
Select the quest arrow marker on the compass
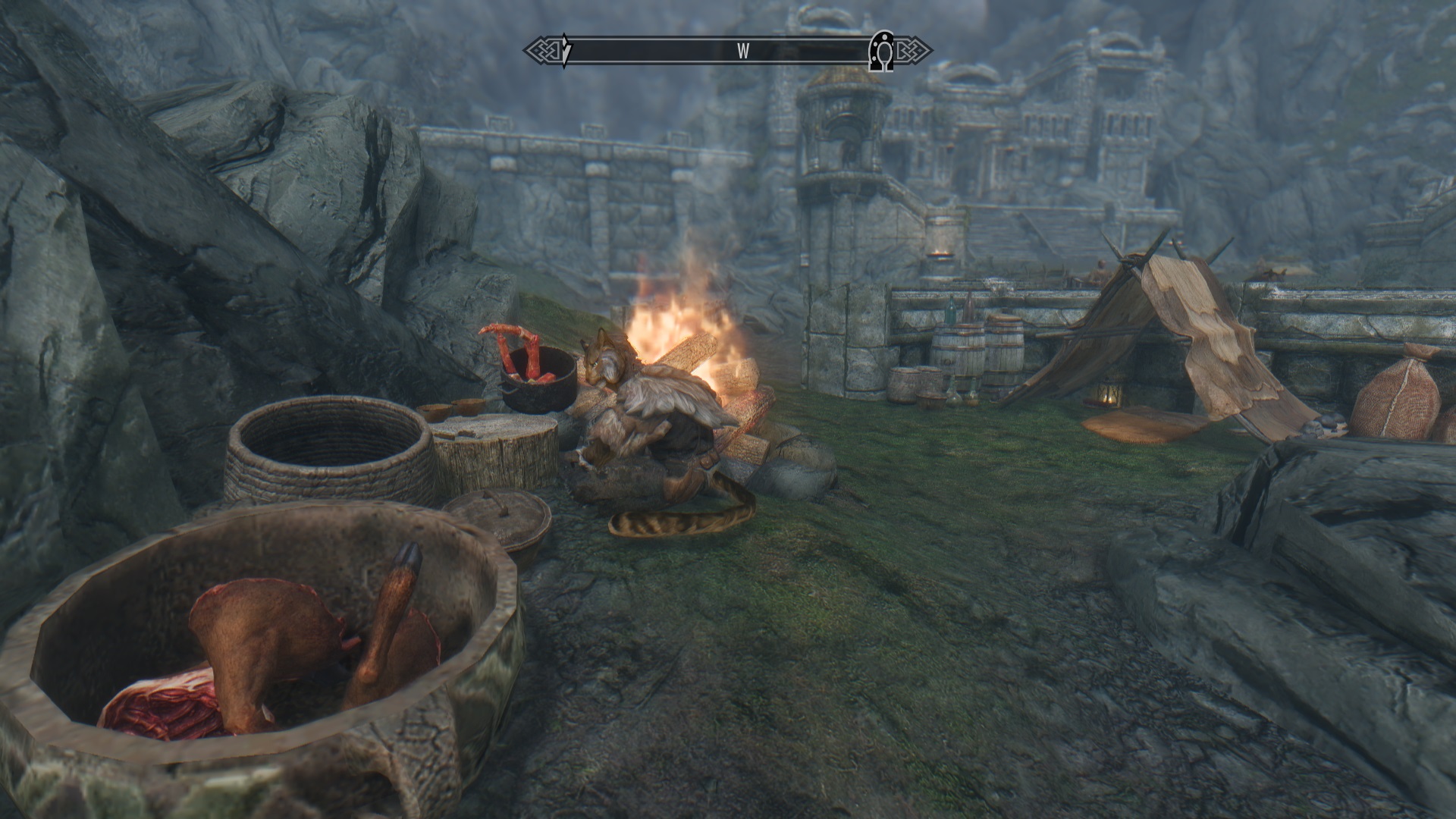[565, 50]
